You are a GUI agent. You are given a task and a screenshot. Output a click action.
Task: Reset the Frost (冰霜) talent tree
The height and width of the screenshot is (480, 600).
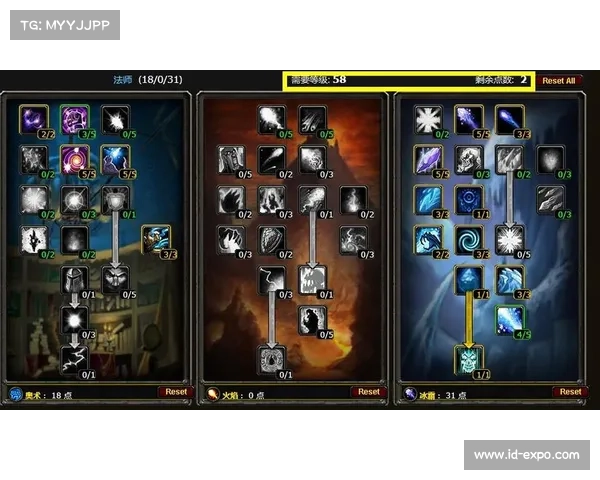click(x=570, y=392)
